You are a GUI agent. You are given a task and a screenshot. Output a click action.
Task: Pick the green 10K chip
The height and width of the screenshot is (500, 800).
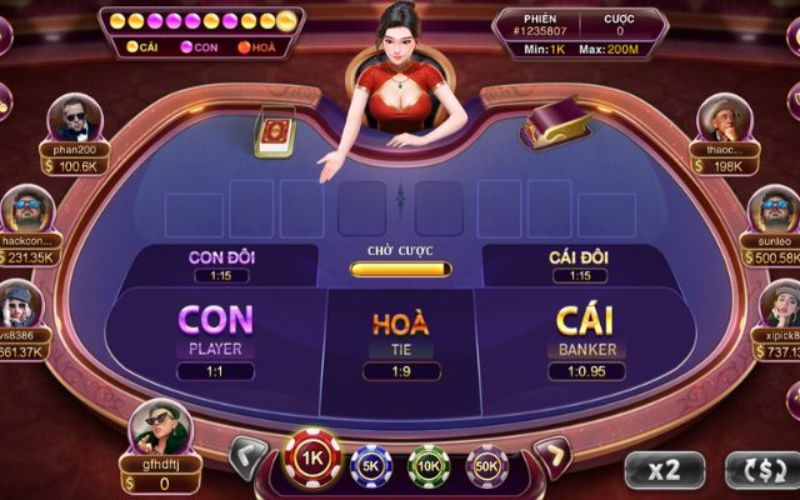(429, 464)
